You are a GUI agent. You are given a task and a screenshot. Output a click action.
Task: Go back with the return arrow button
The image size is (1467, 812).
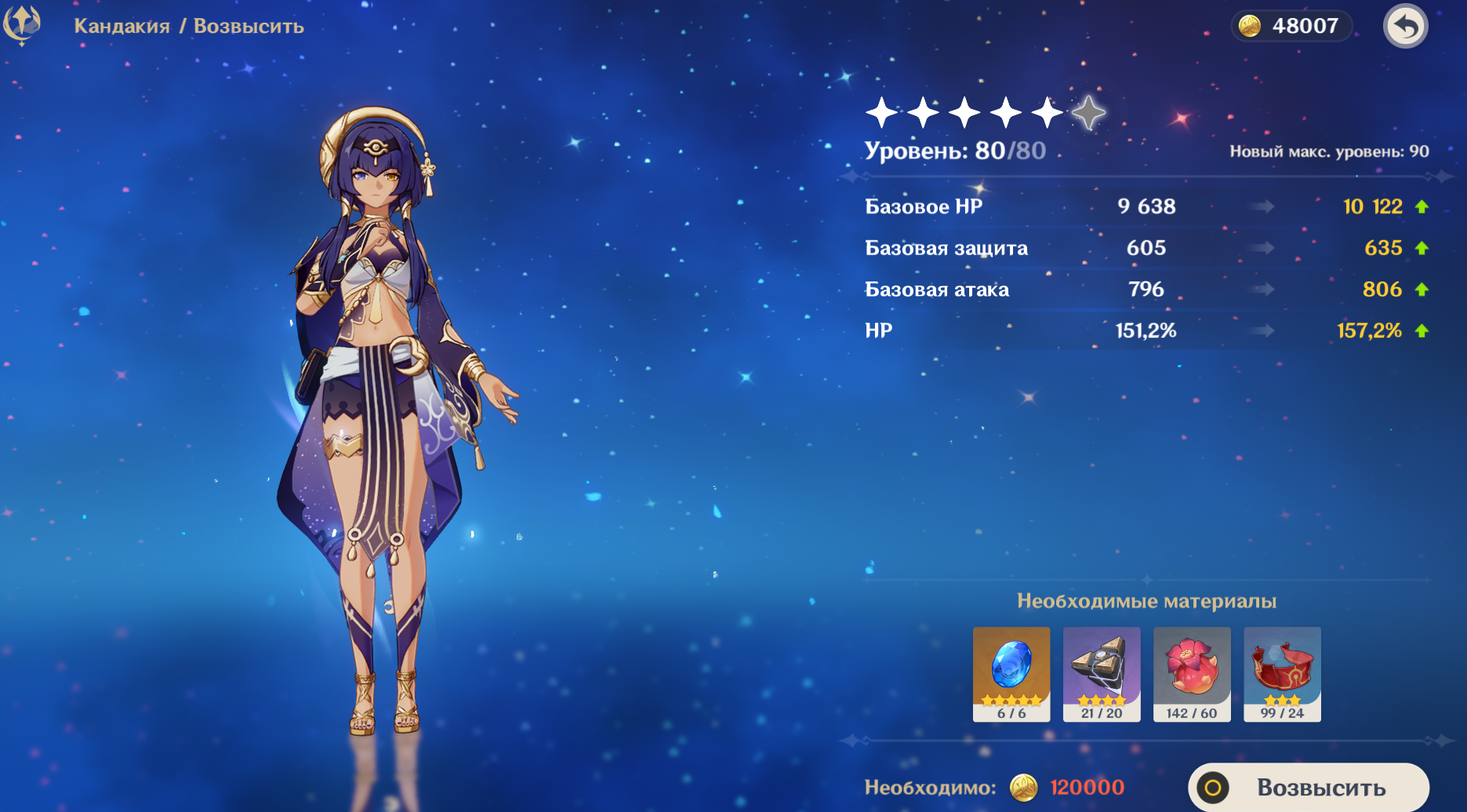tap(1405, 27)
